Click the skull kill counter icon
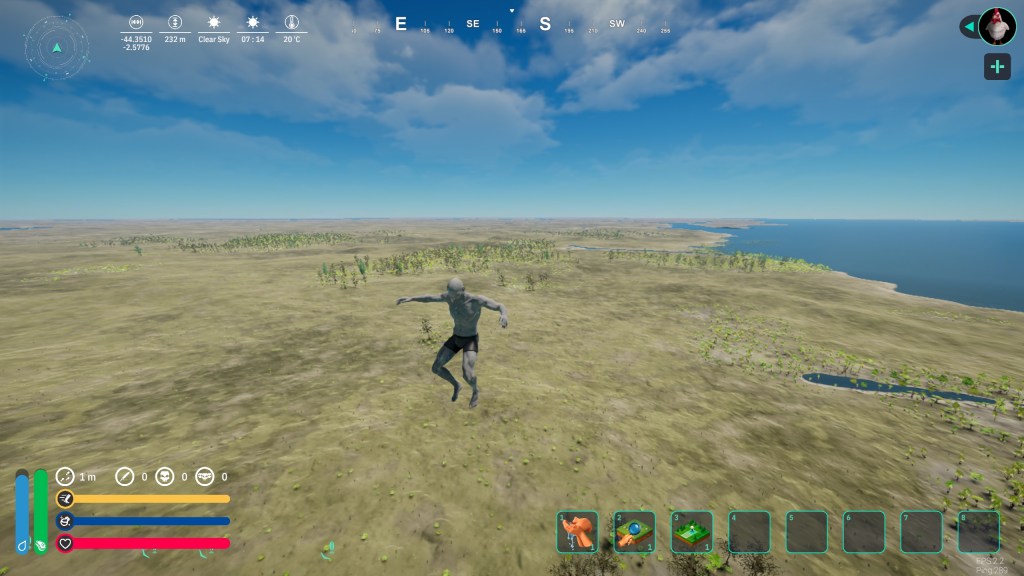 click(x=166, y=477)
